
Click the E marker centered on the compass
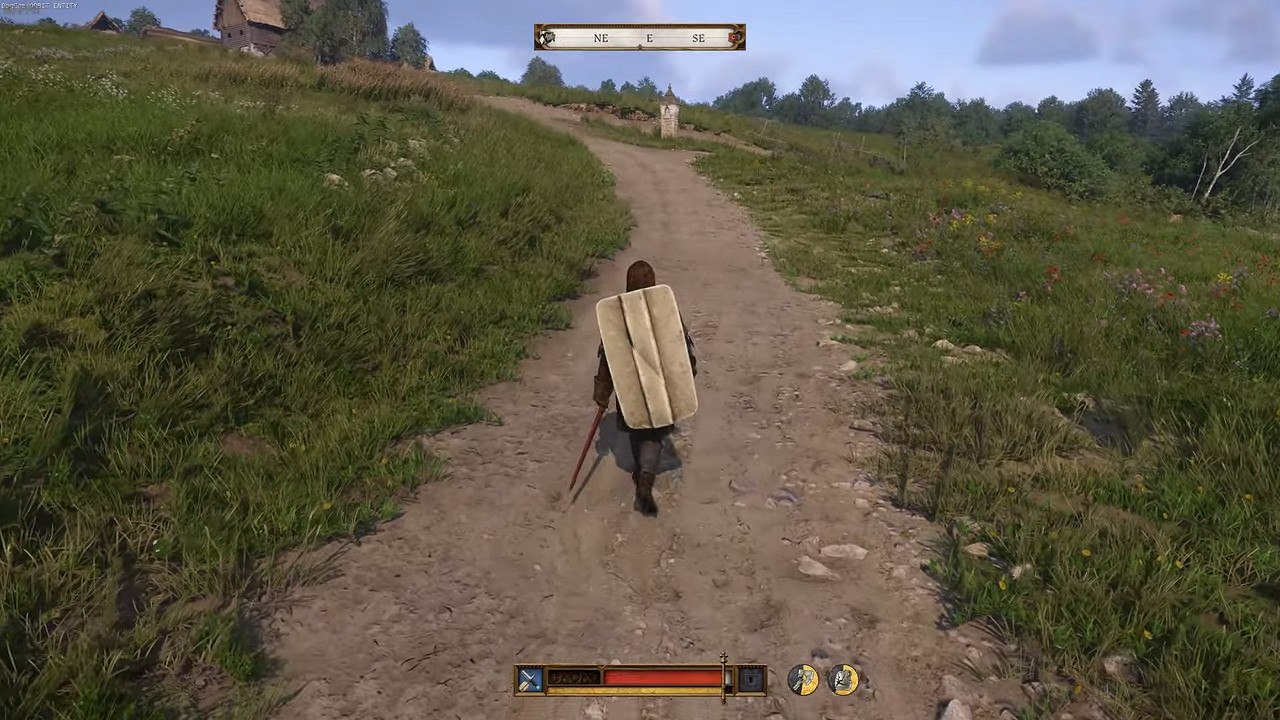[x=649, y=38]
